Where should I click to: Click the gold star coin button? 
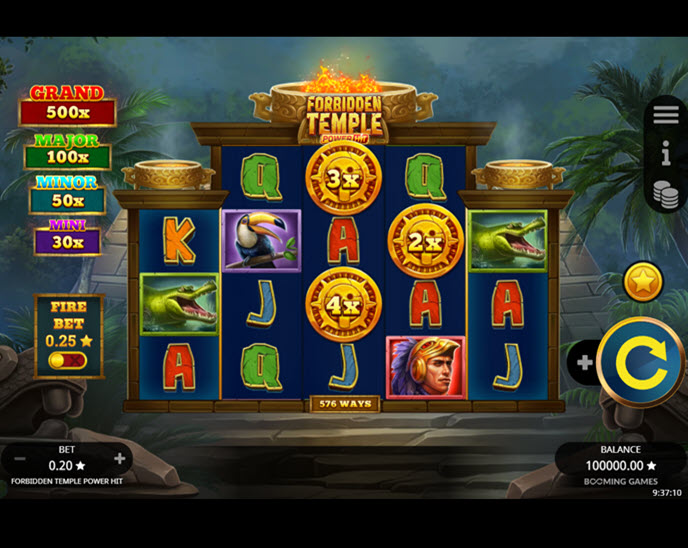click(643, 282)
